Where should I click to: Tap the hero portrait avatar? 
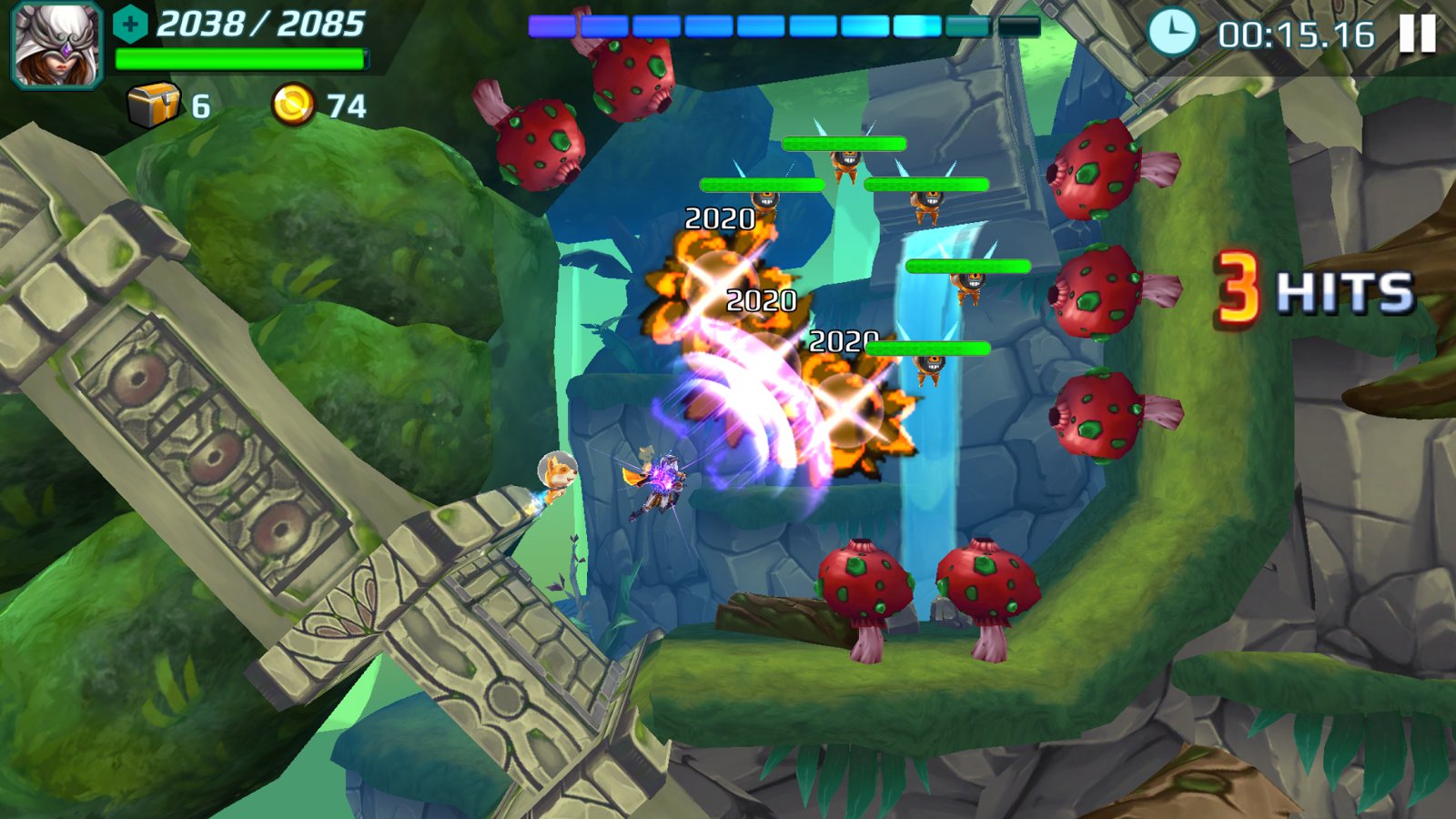coord(56,45)
